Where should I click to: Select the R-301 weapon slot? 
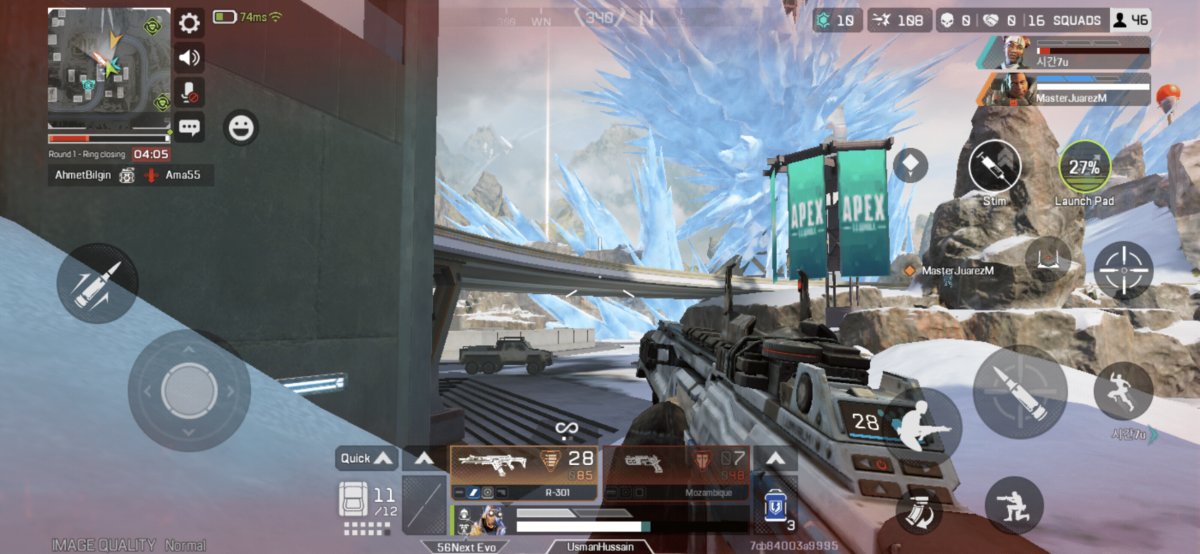(524, 472)
